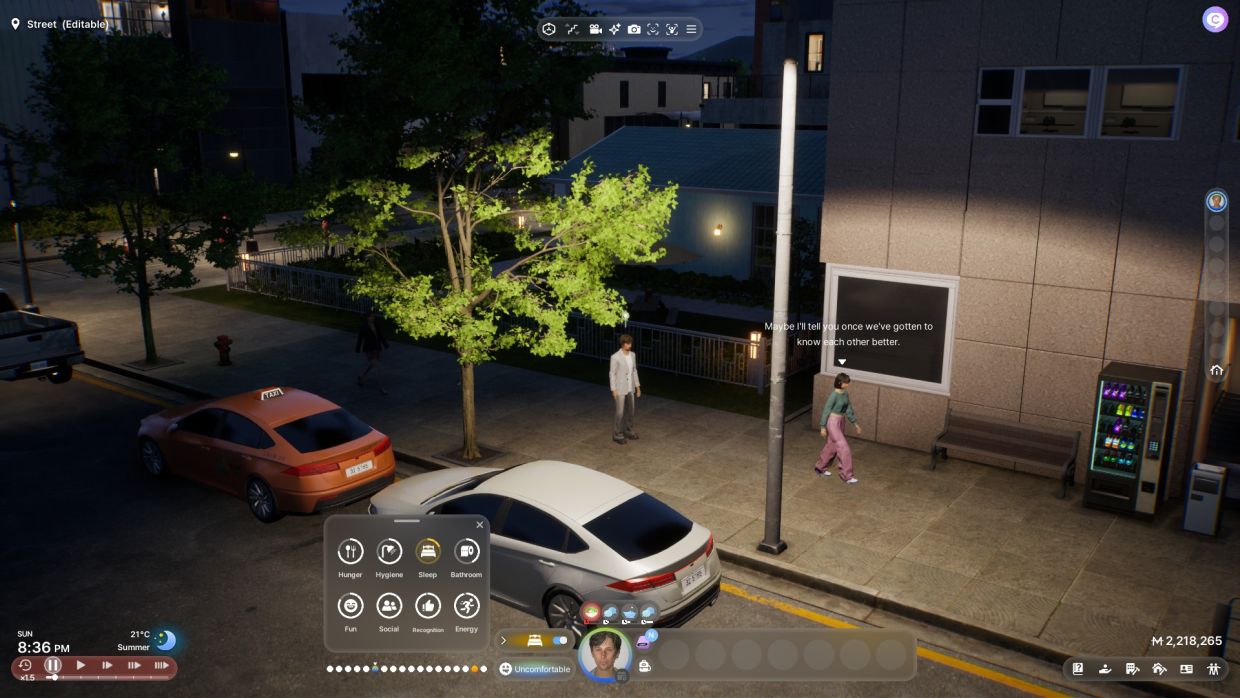Open the hamburger menu in top toolbar
The height and width of the screenshot is (698, 1240).
(691, 29)
